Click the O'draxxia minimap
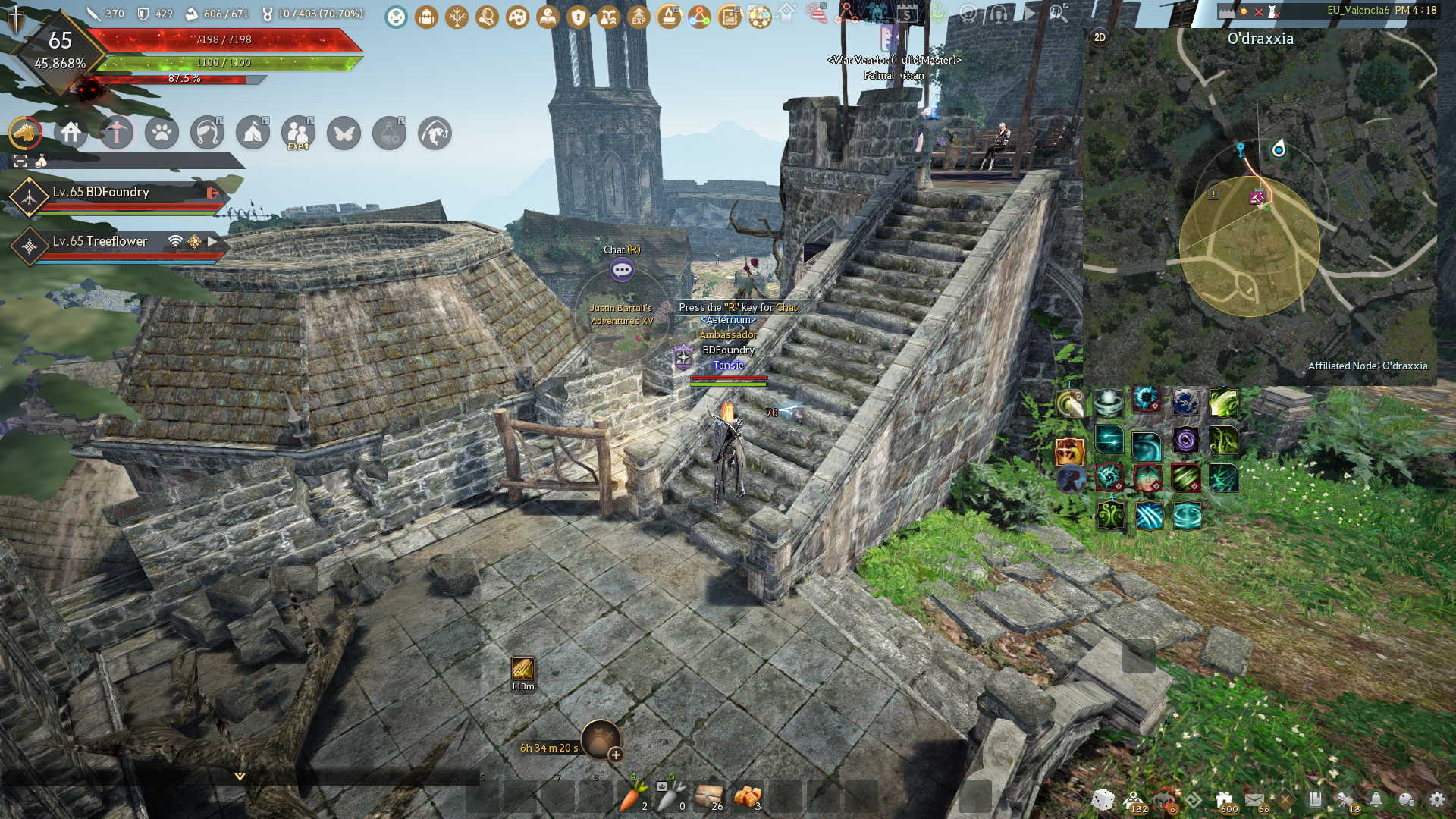 pos(1259,212)
